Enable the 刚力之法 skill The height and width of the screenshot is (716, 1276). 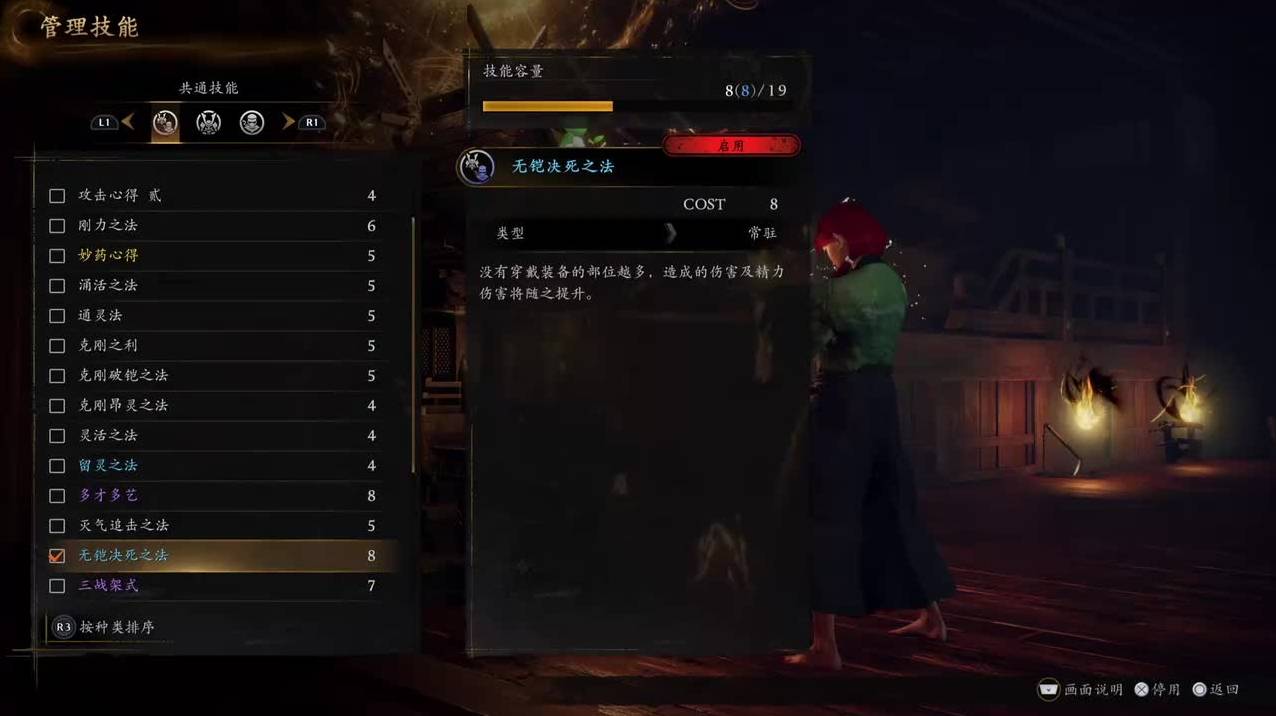click(x=57, y=226)
